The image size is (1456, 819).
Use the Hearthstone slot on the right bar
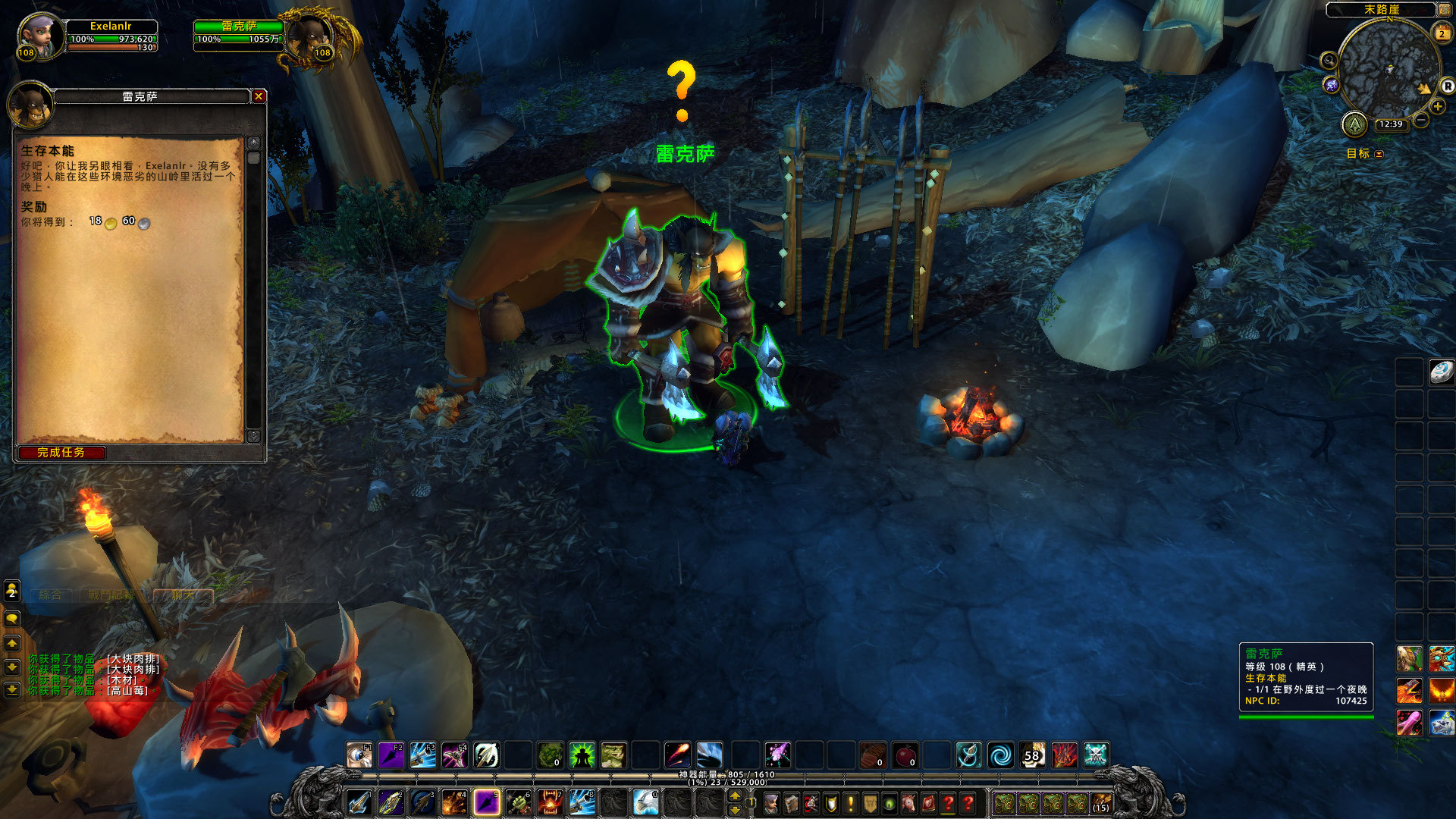tap(1441, 372)
